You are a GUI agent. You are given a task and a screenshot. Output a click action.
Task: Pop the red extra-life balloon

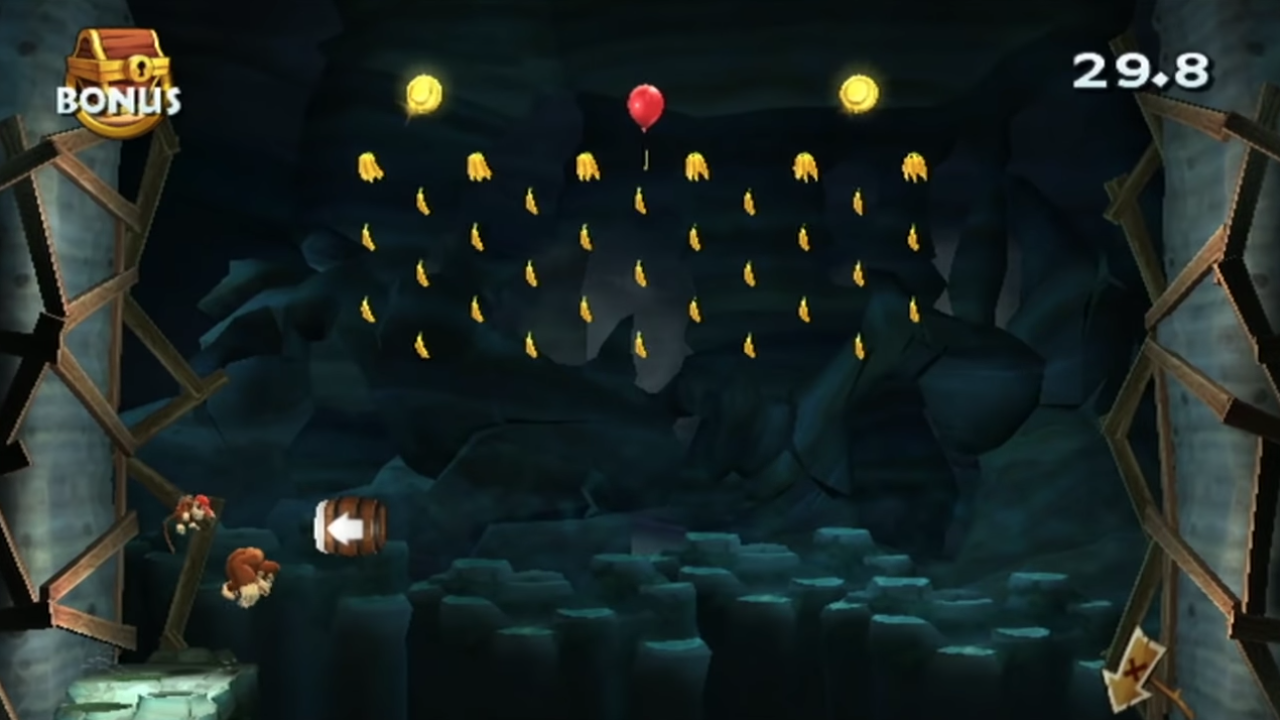click(645, 105)
